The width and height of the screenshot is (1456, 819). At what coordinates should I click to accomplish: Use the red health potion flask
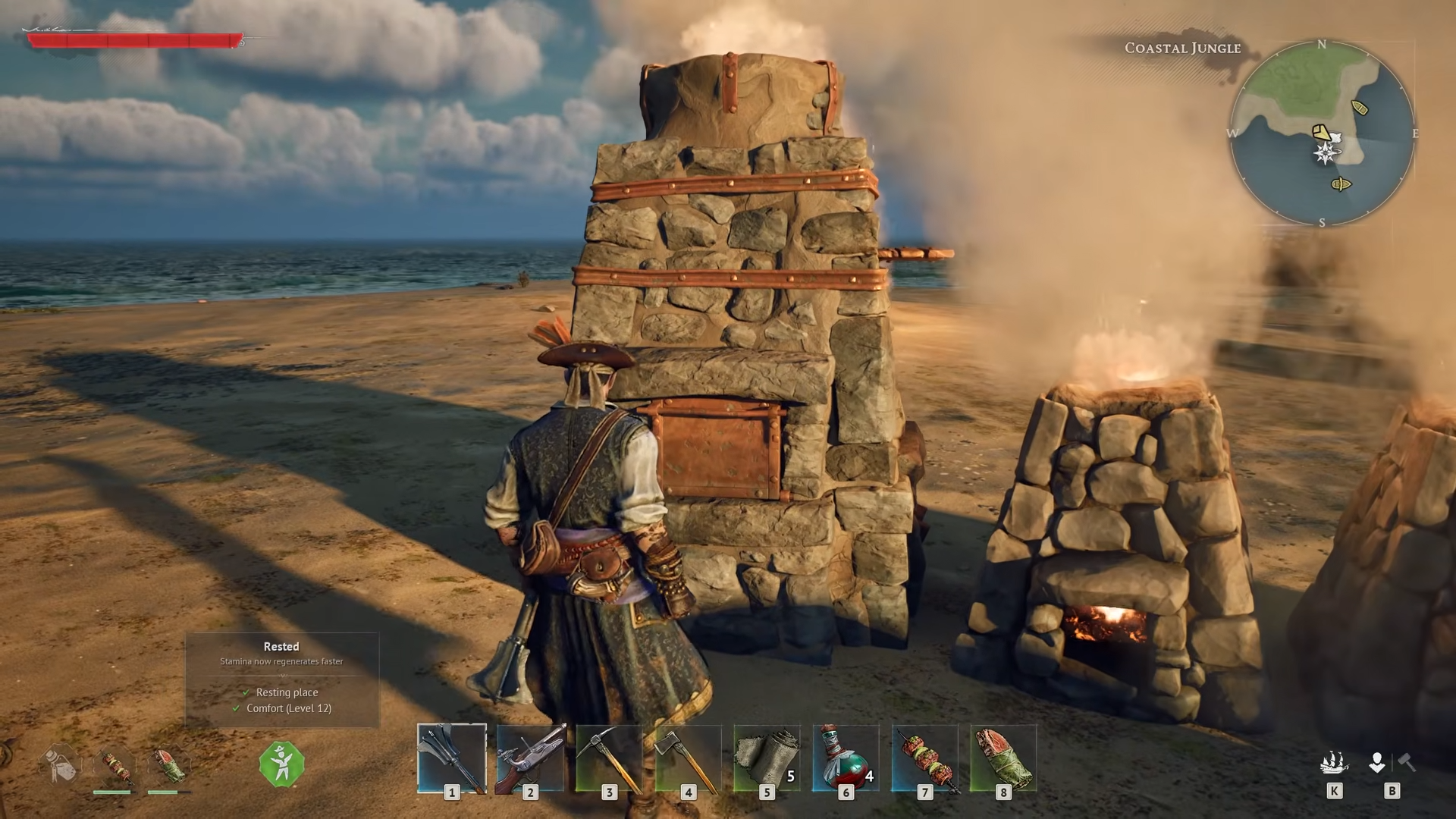(x=846, y=758)
